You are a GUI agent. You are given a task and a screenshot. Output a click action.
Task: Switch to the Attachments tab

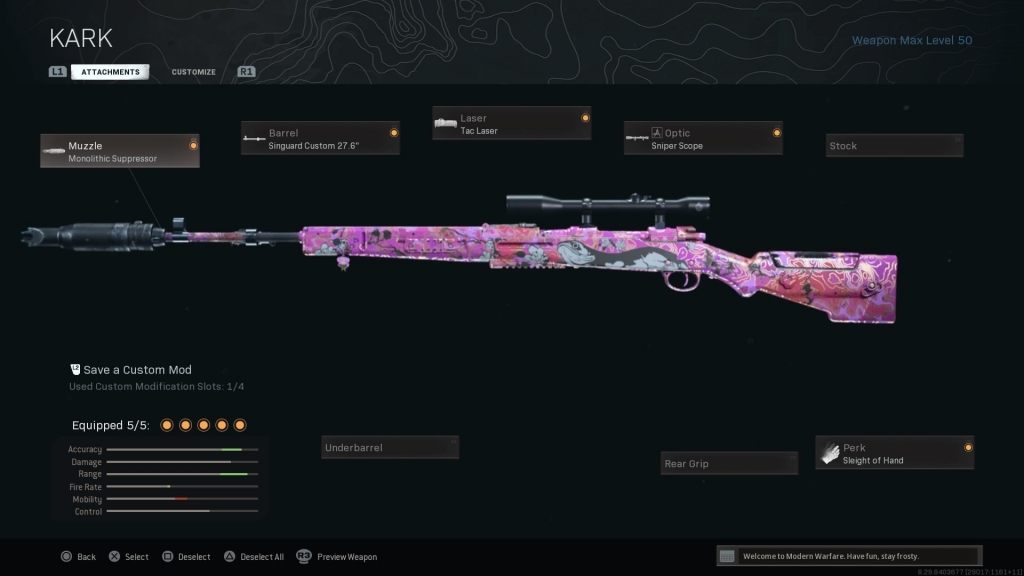coord(110,72)
